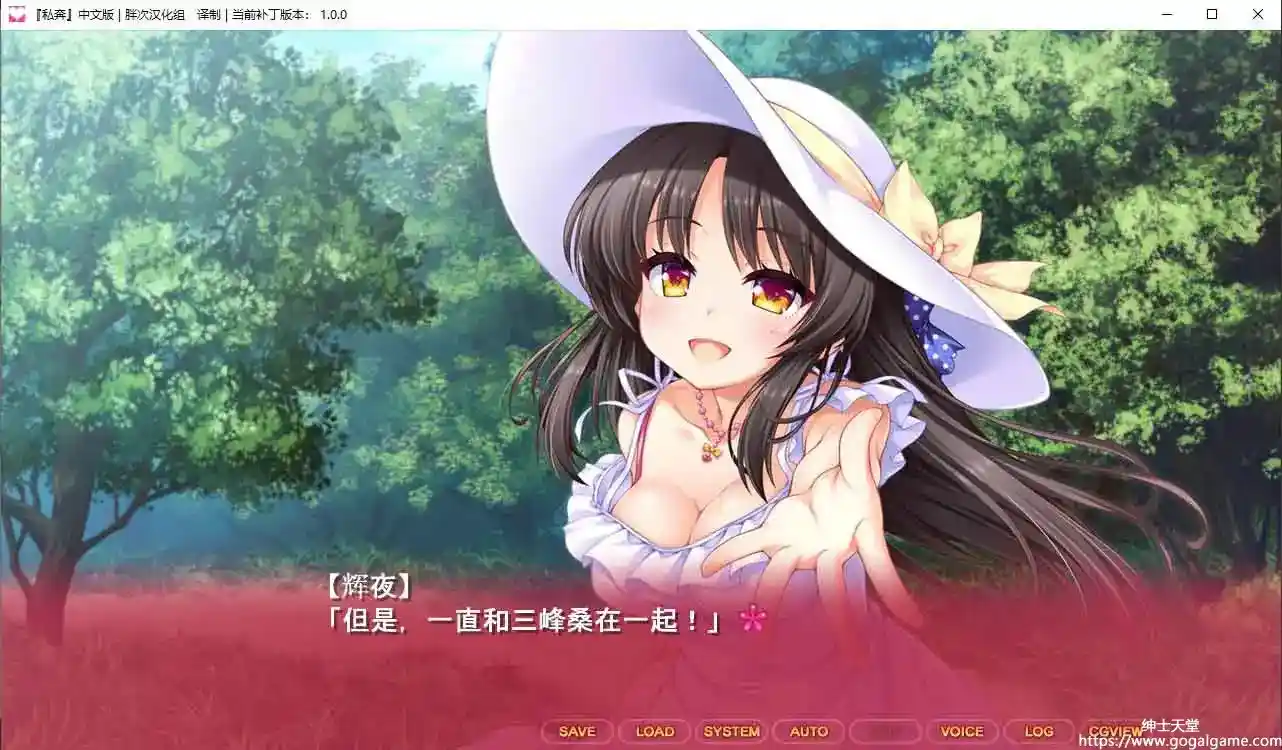Open the CGVIEW gallery
1282x750 pixels.
1115,731
